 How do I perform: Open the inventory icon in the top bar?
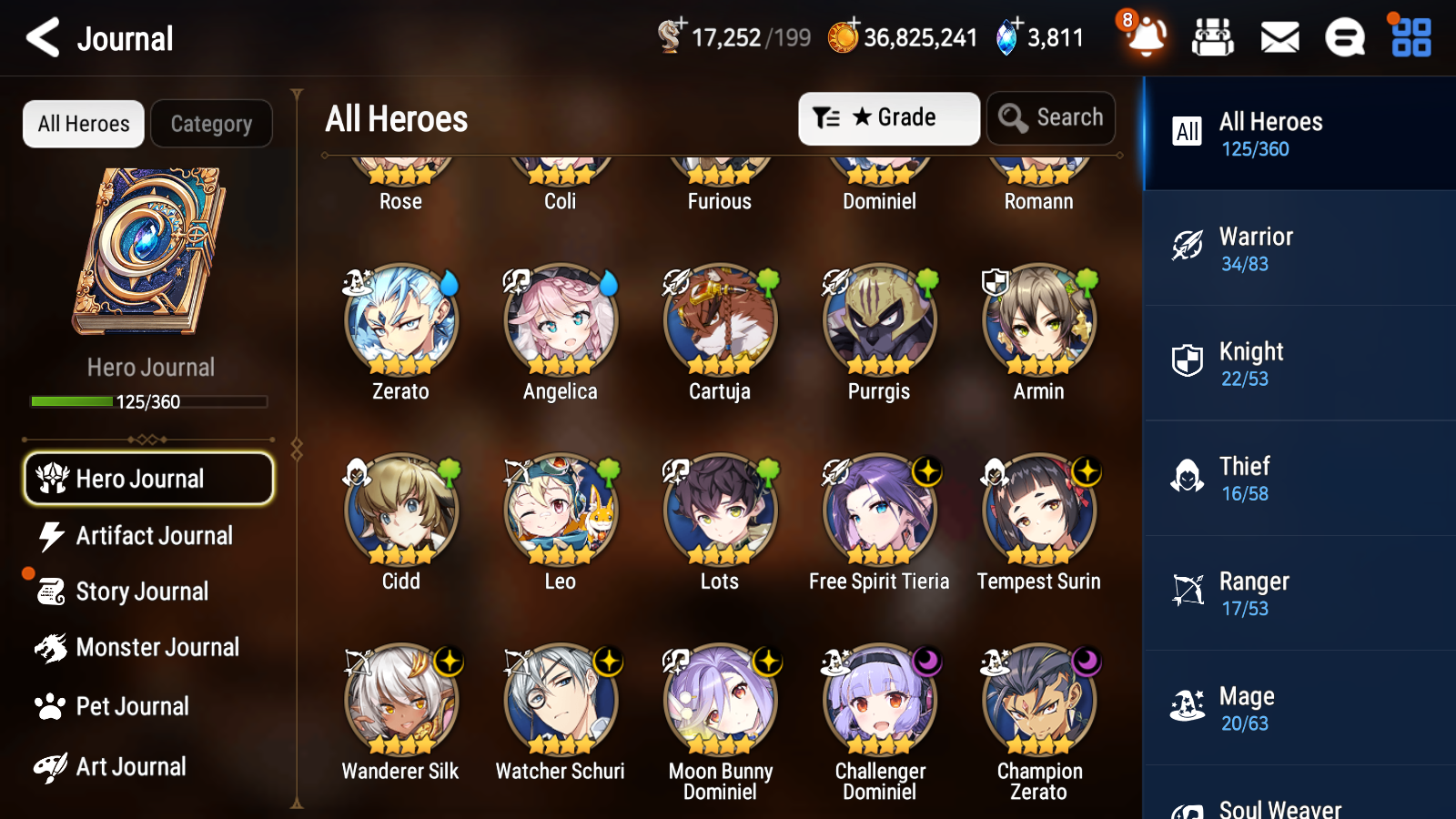coord(1213,37)
